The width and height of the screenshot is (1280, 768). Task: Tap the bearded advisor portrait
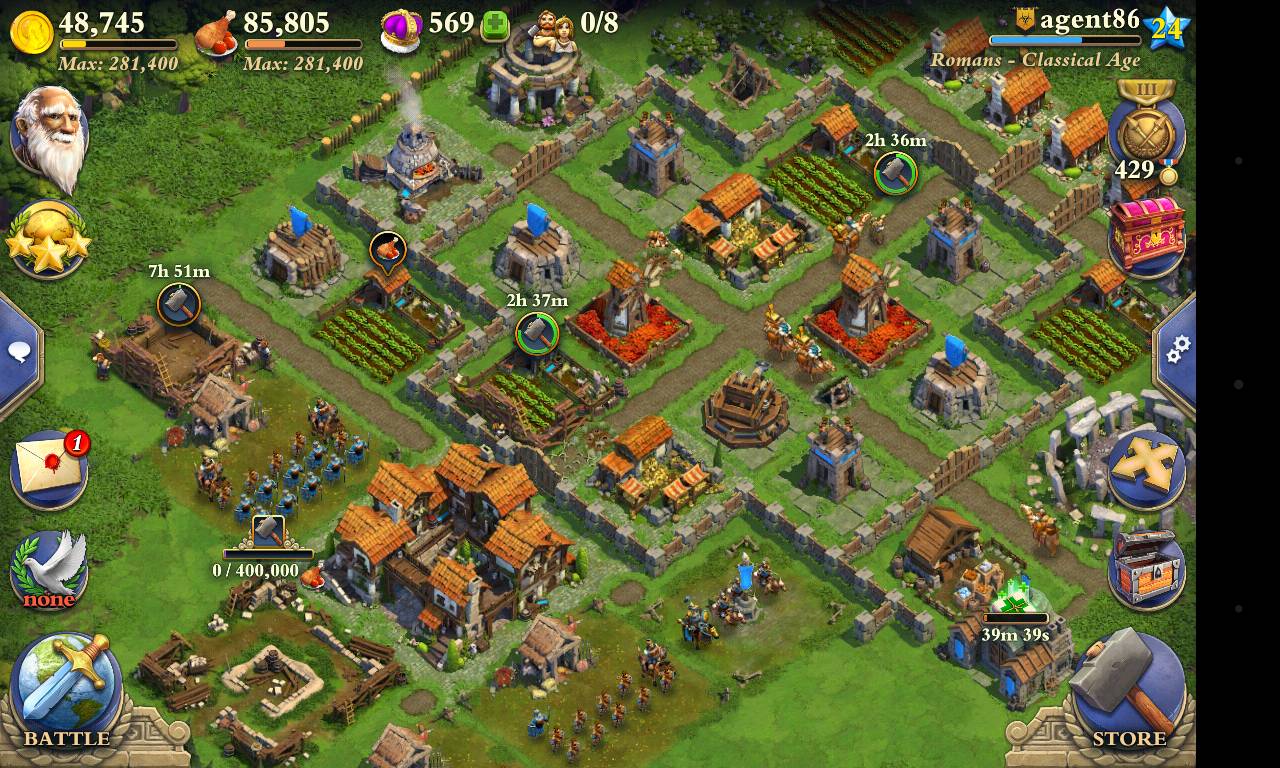[x=50, y=135]
